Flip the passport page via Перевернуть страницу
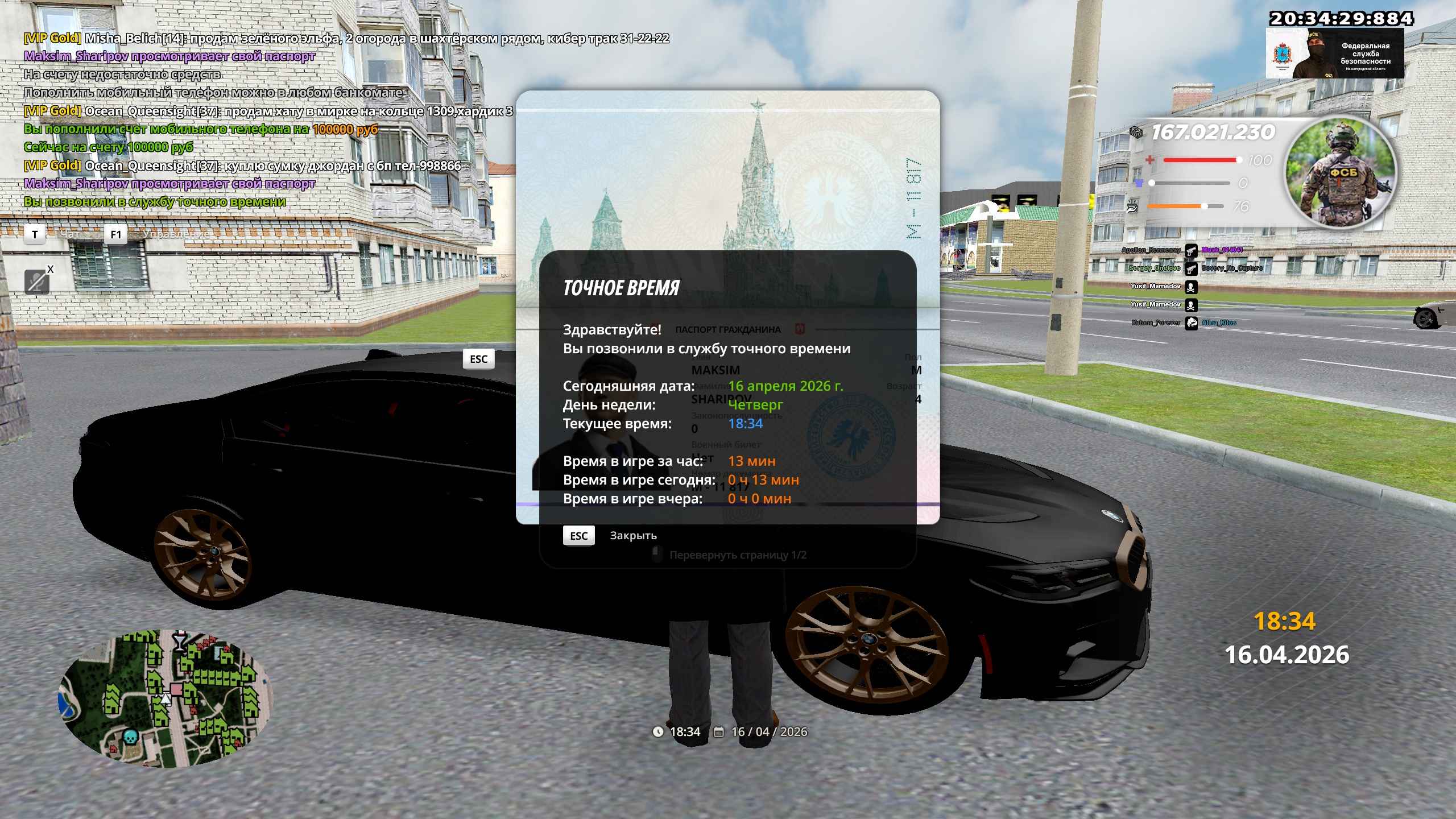This screenshot has height=819, width=1456. (737, 555)
